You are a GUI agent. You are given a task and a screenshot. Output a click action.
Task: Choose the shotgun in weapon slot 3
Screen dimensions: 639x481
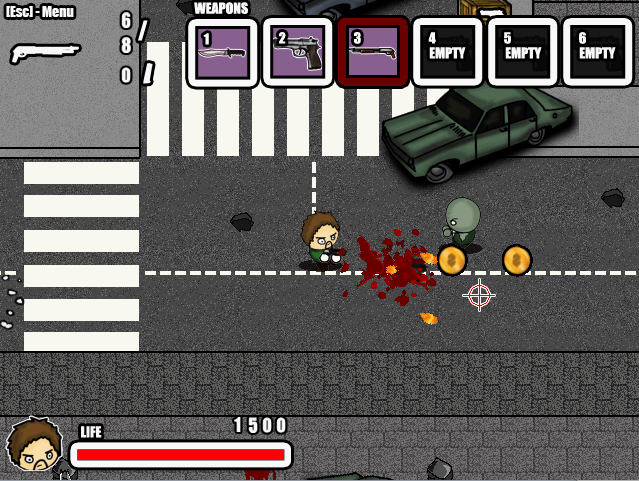point(373,52)
